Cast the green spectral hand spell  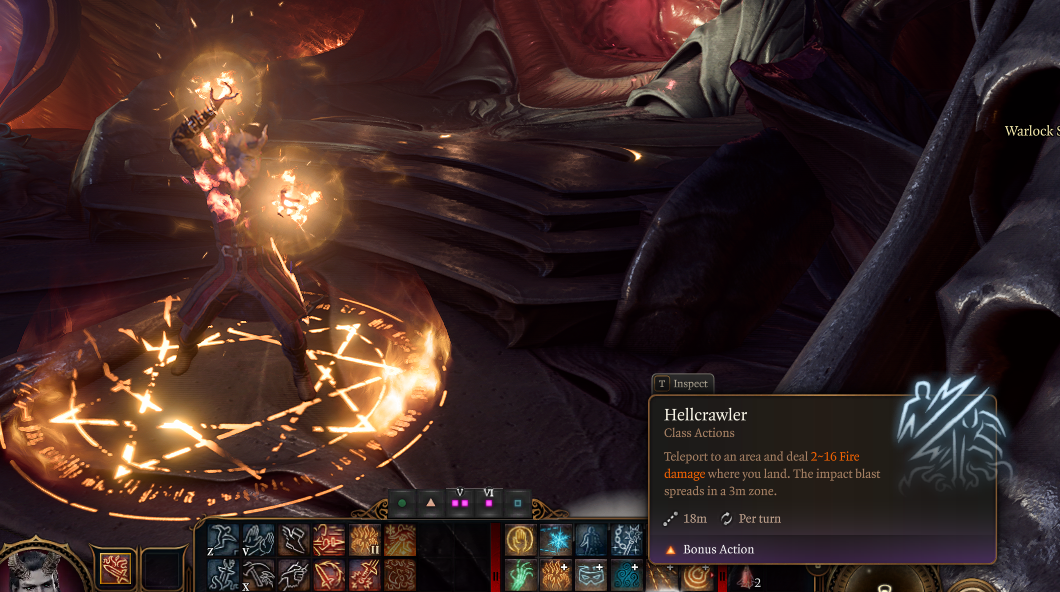point(520,575)
